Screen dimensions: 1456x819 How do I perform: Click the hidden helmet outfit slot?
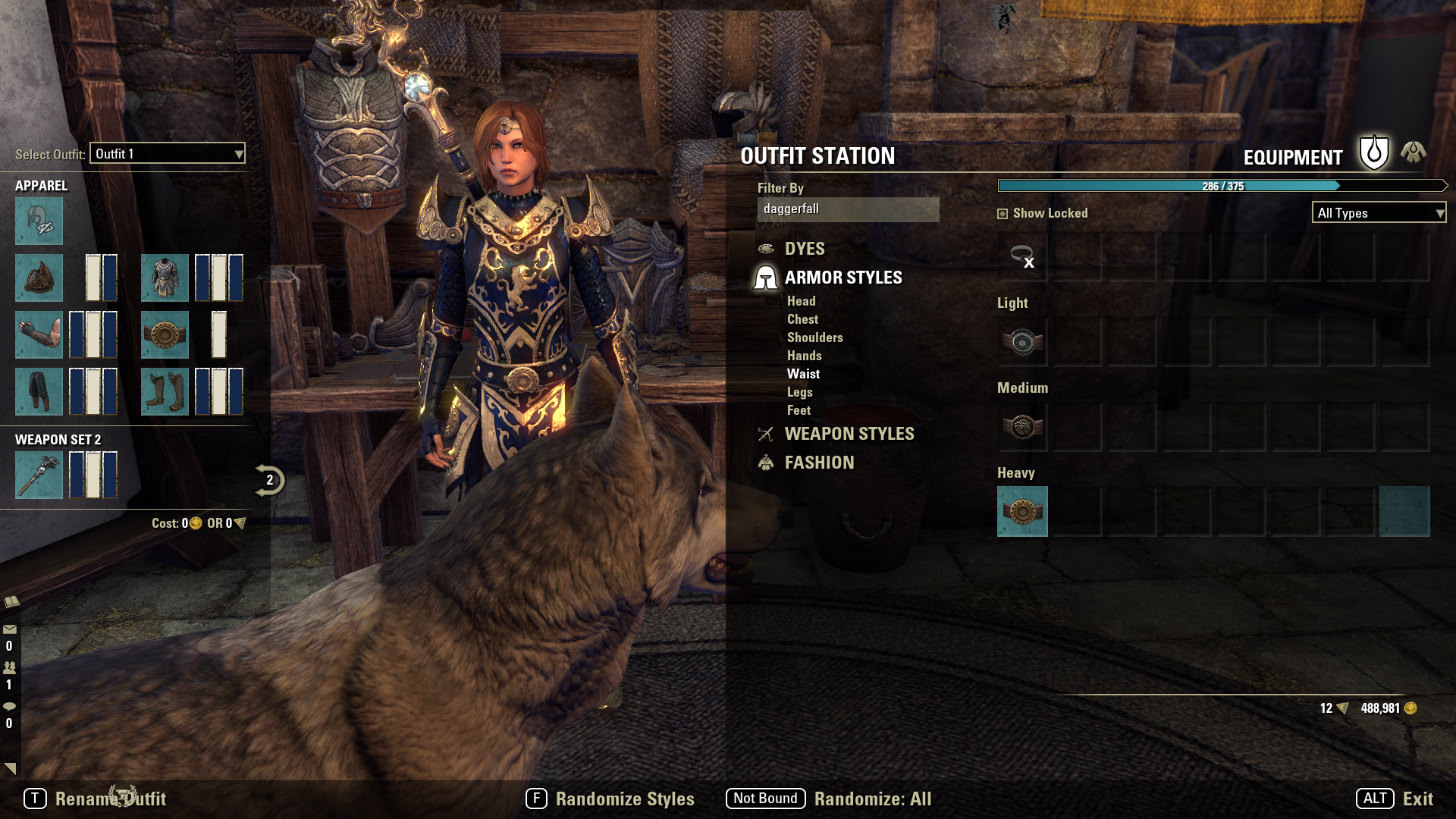pos(39,221)
